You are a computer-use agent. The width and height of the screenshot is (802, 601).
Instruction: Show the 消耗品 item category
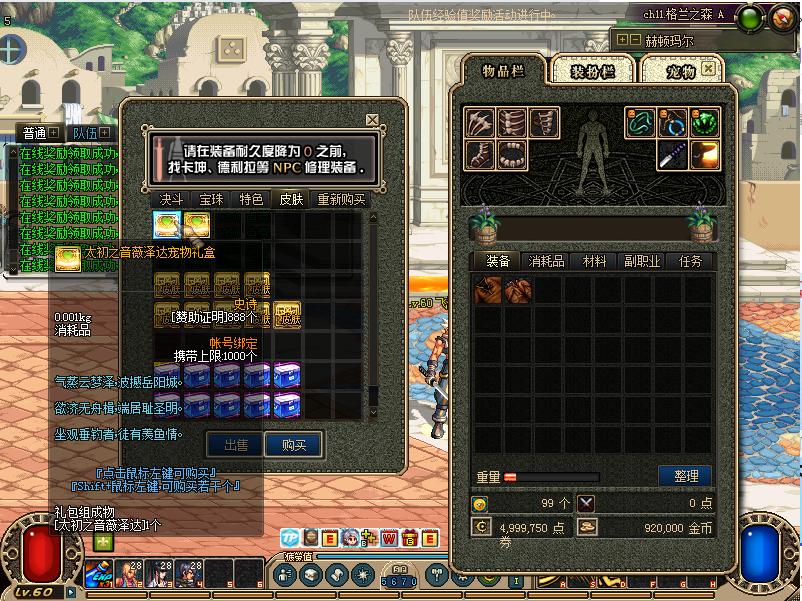547,261
